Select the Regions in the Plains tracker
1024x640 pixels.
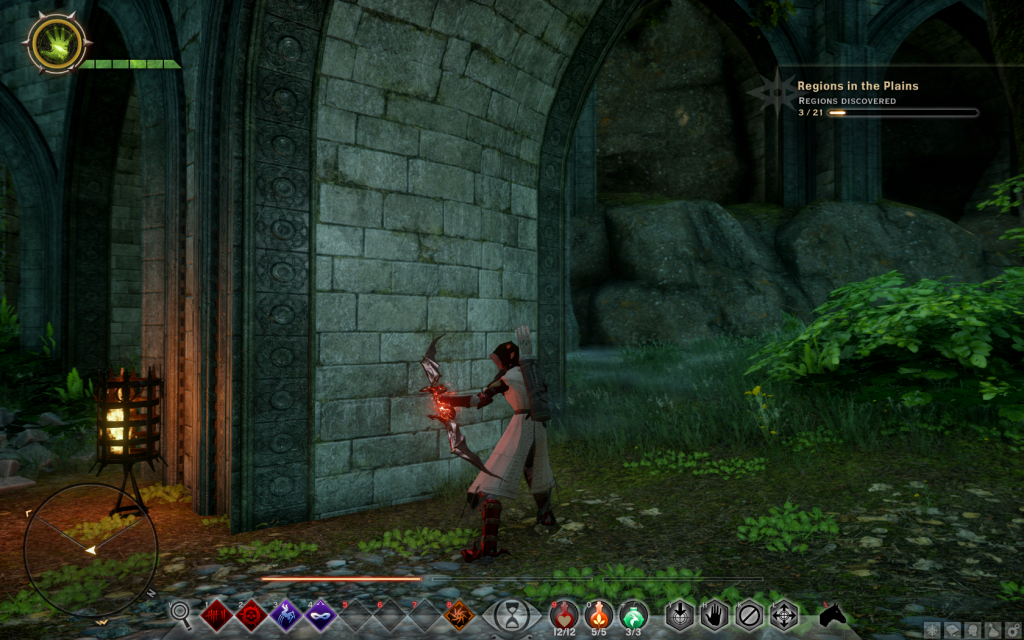pos(858,86)
